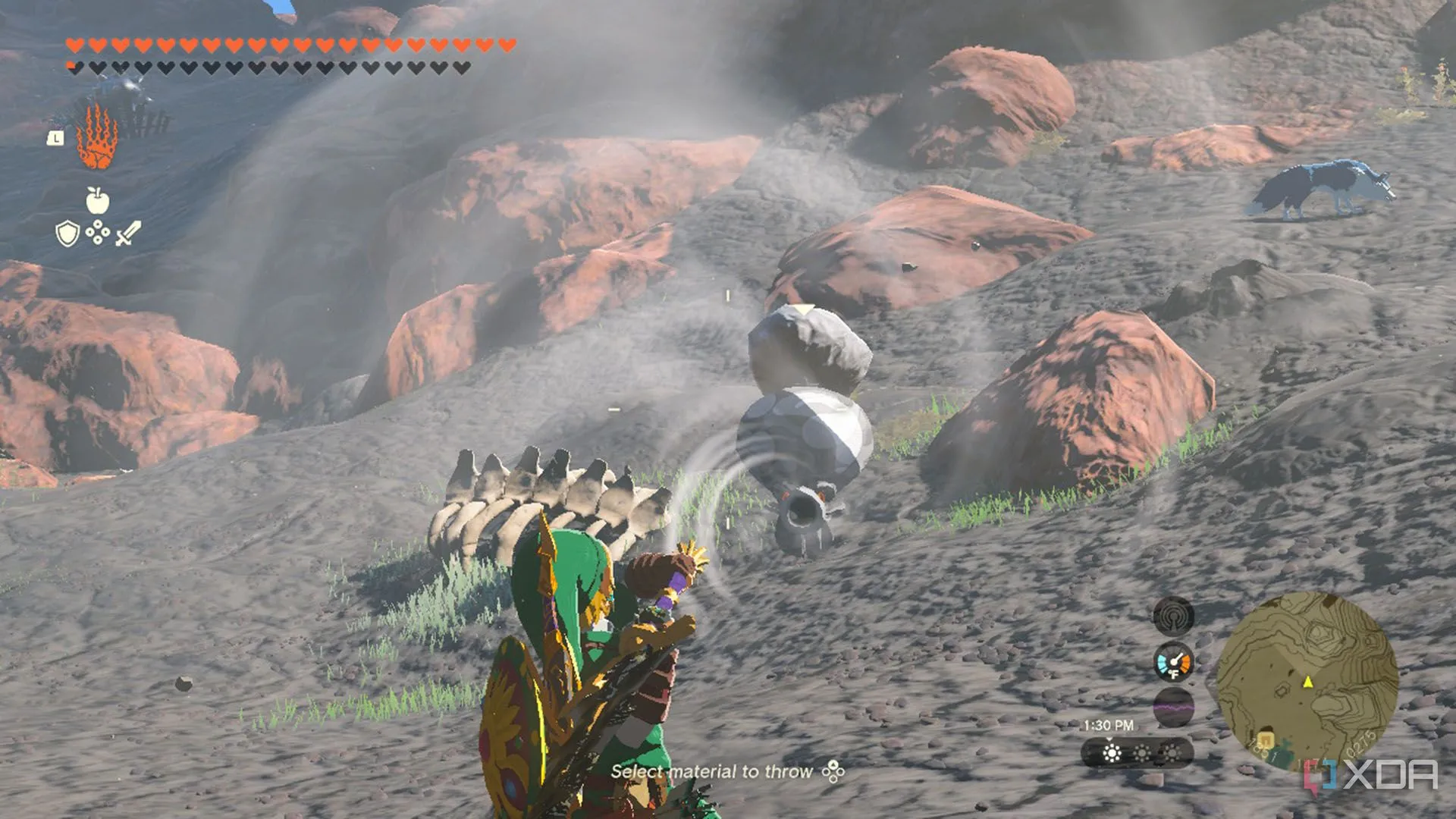1456x819 pixels.
Task: Click the purple noise meter icon
Action: point(1173,707)
